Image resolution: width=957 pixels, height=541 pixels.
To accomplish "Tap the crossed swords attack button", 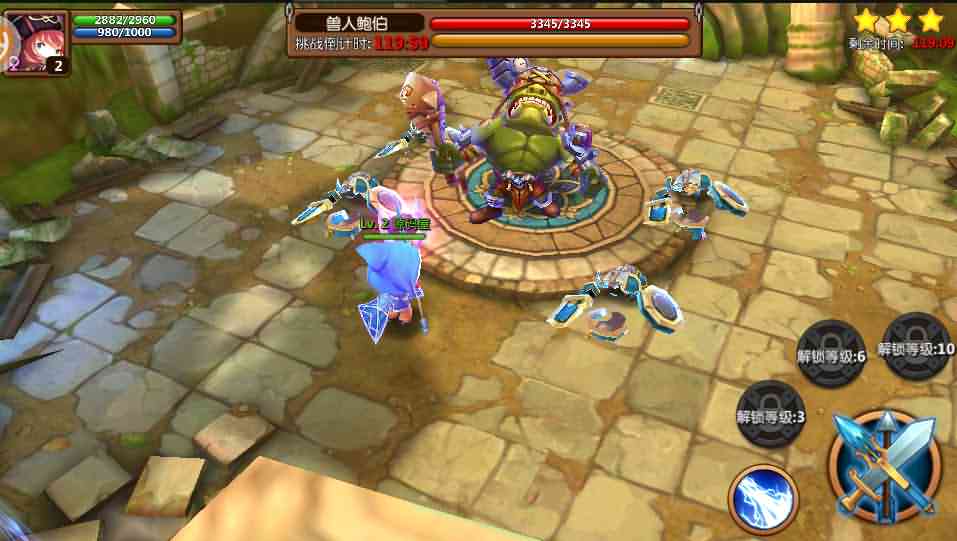I will [884, 466].
